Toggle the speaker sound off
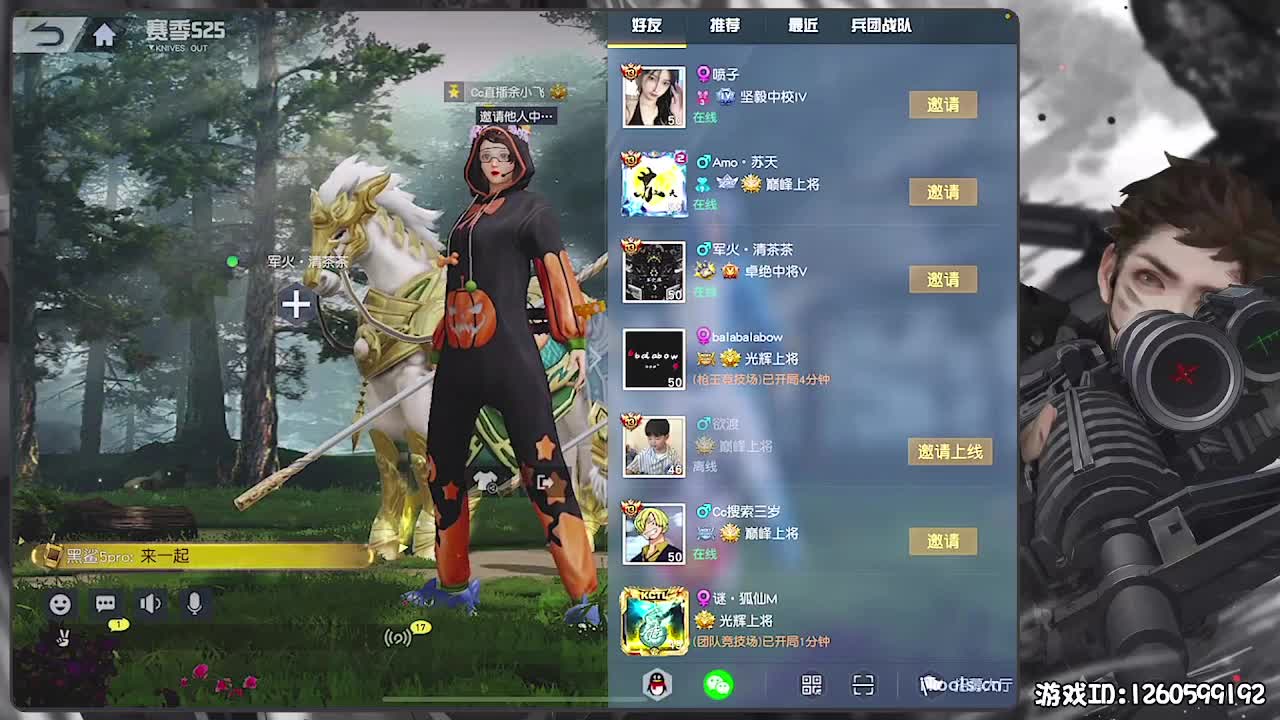The width and height of the screenshot is (1280, 720). coord(148,604)
